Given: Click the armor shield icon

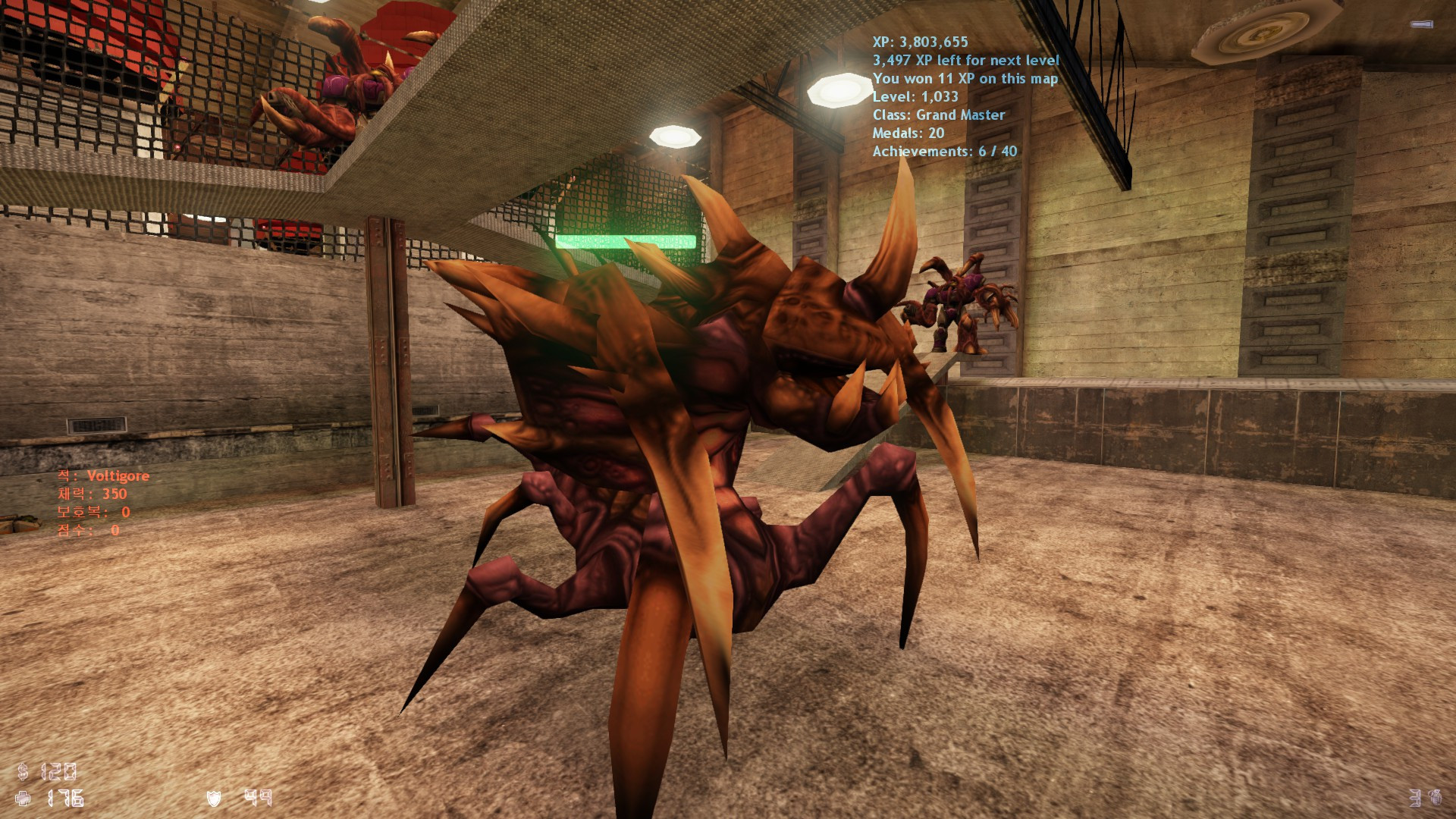Looking at the screenshot, I should click(x=213, y=798).
